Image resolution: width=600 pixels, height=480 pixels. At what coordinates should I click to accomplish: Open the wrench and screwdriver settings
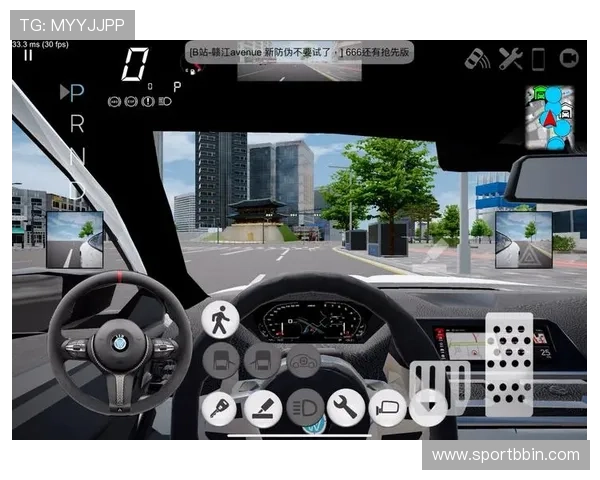pos(510,59)
